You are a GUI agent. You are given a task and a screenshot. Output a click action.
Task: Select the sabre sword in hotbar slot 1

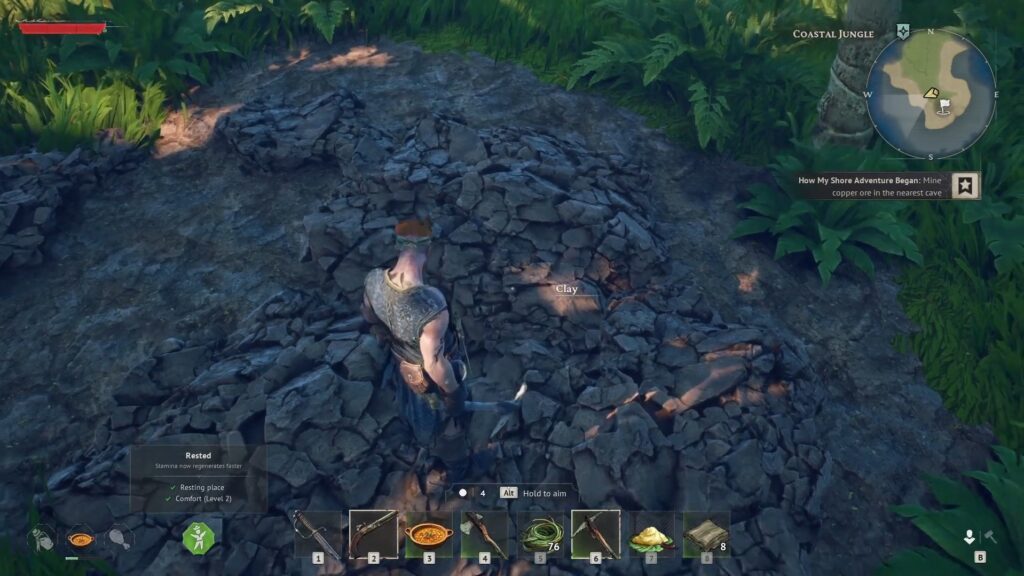point(317,533)
